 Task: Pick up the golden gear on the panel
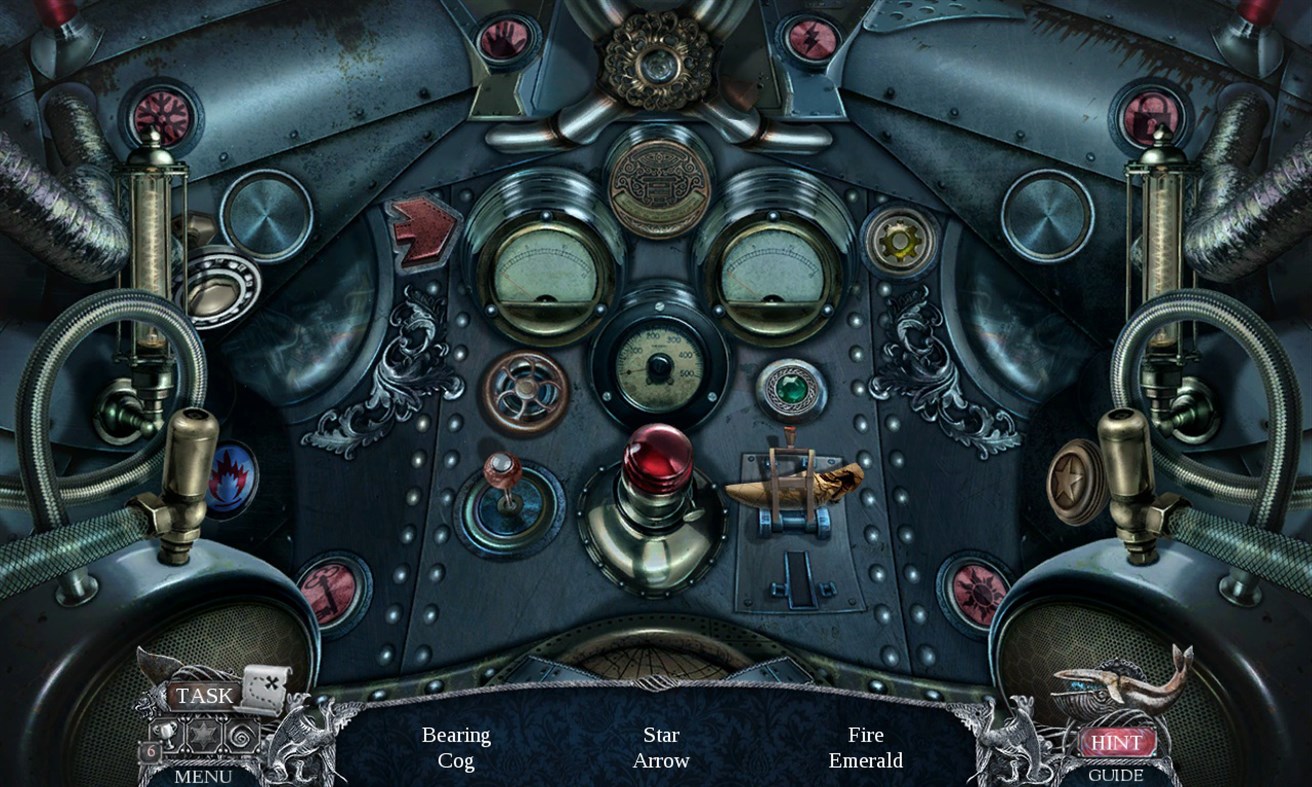click(x=899, y=239)
